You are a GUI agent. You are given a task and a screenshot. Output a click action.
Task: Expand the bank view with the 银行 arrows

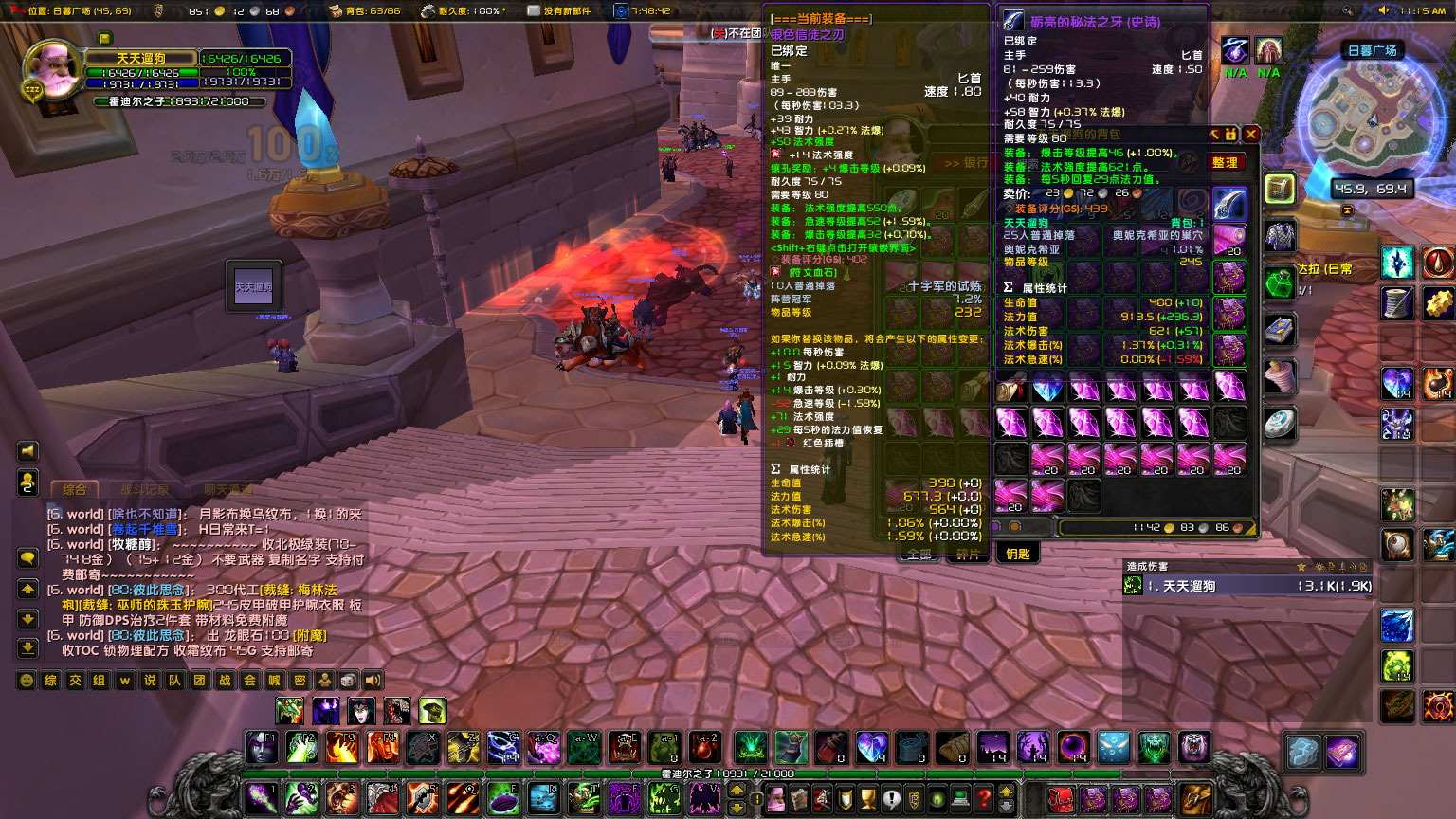(960, 163)
